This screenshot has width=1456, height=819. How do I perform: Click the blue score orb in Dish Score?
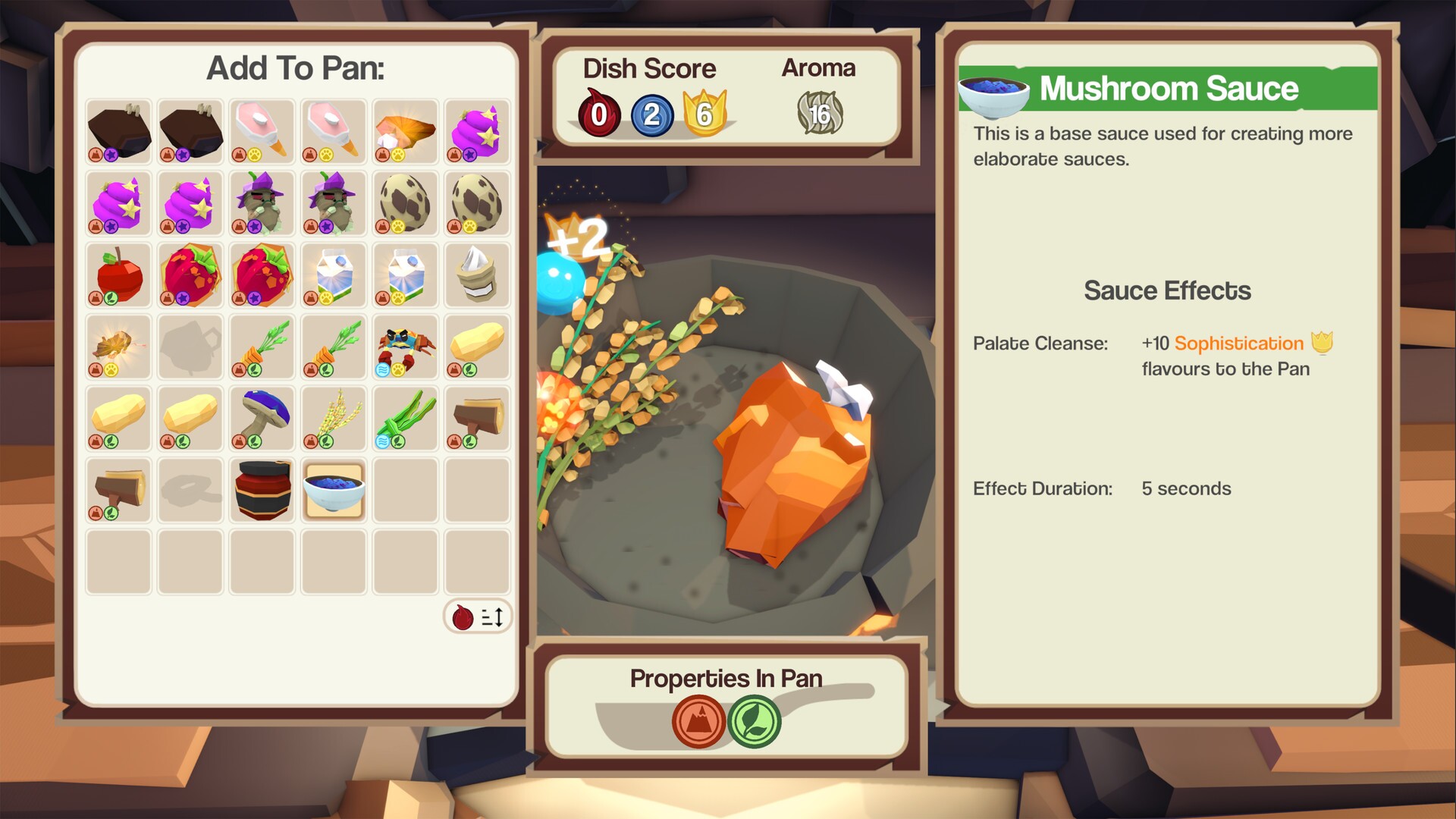[x=653, y=116]
